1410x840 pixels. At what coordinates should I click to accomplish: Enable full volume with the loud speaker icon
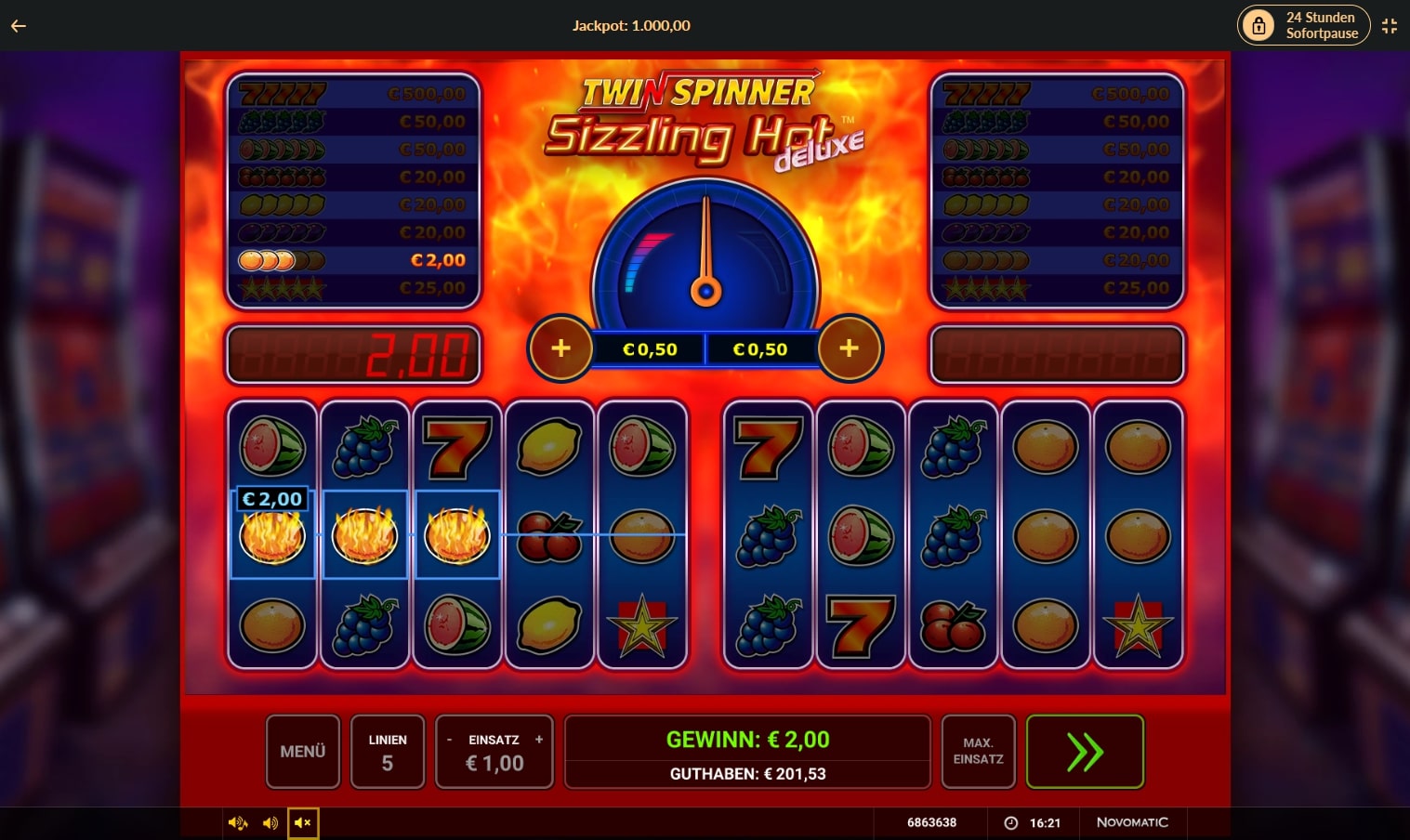tap(238, 822)
